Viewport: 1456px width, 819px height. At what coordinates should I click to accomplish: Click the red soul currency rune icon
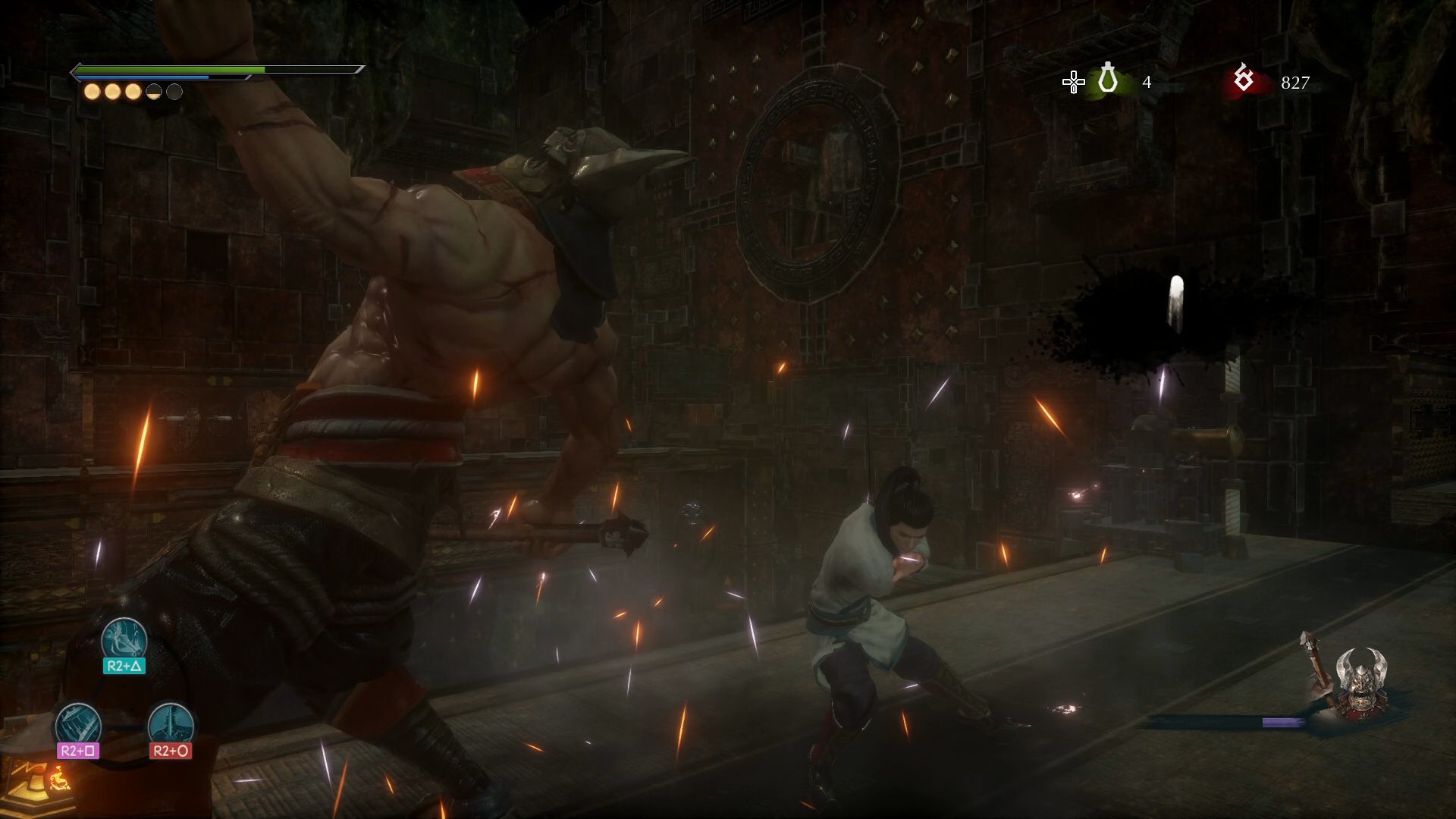click(x=1244, y=80)
